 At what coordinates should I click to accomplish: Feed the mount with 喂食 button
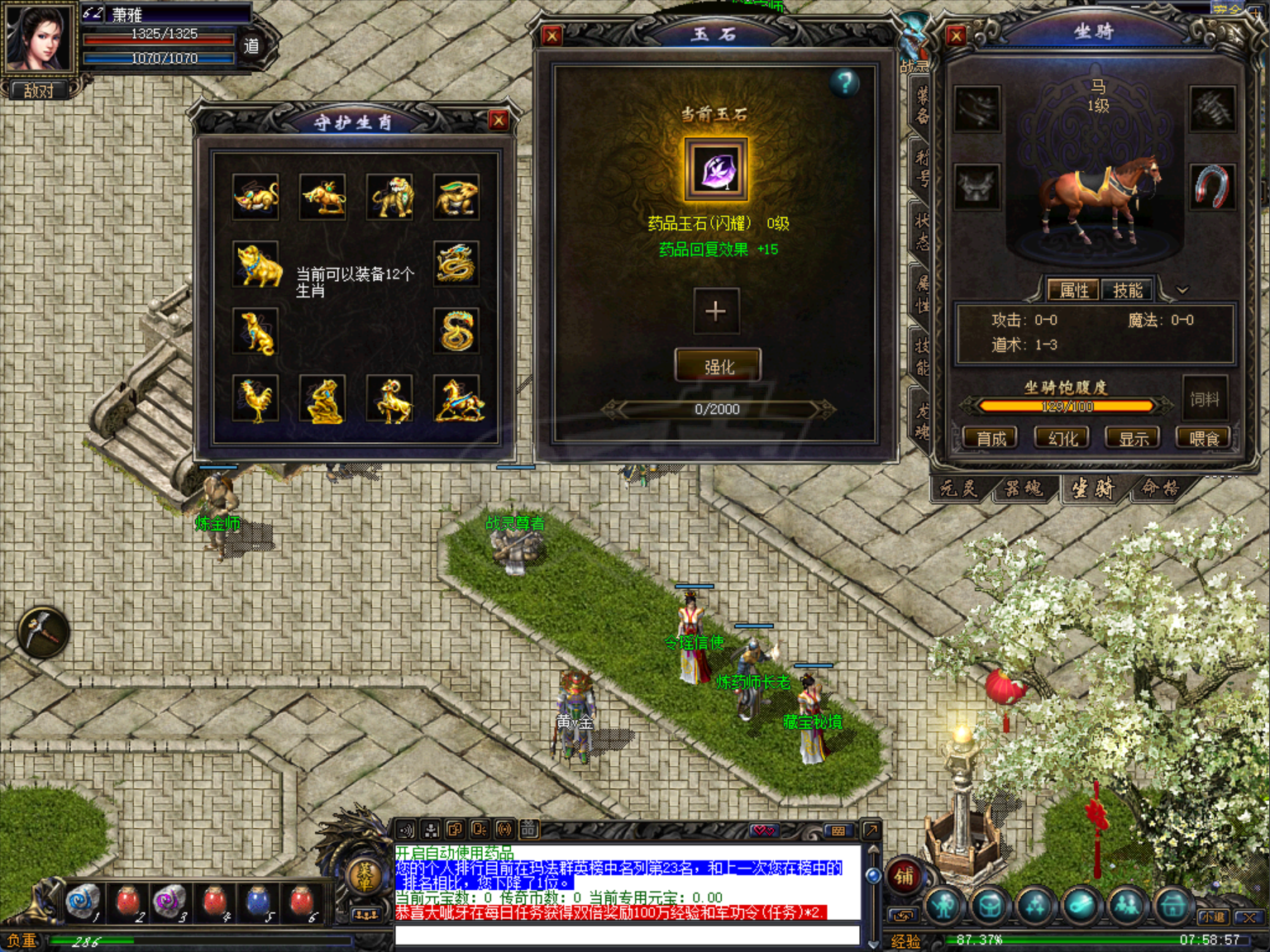pyautogui.click(x=1203, y=438)
